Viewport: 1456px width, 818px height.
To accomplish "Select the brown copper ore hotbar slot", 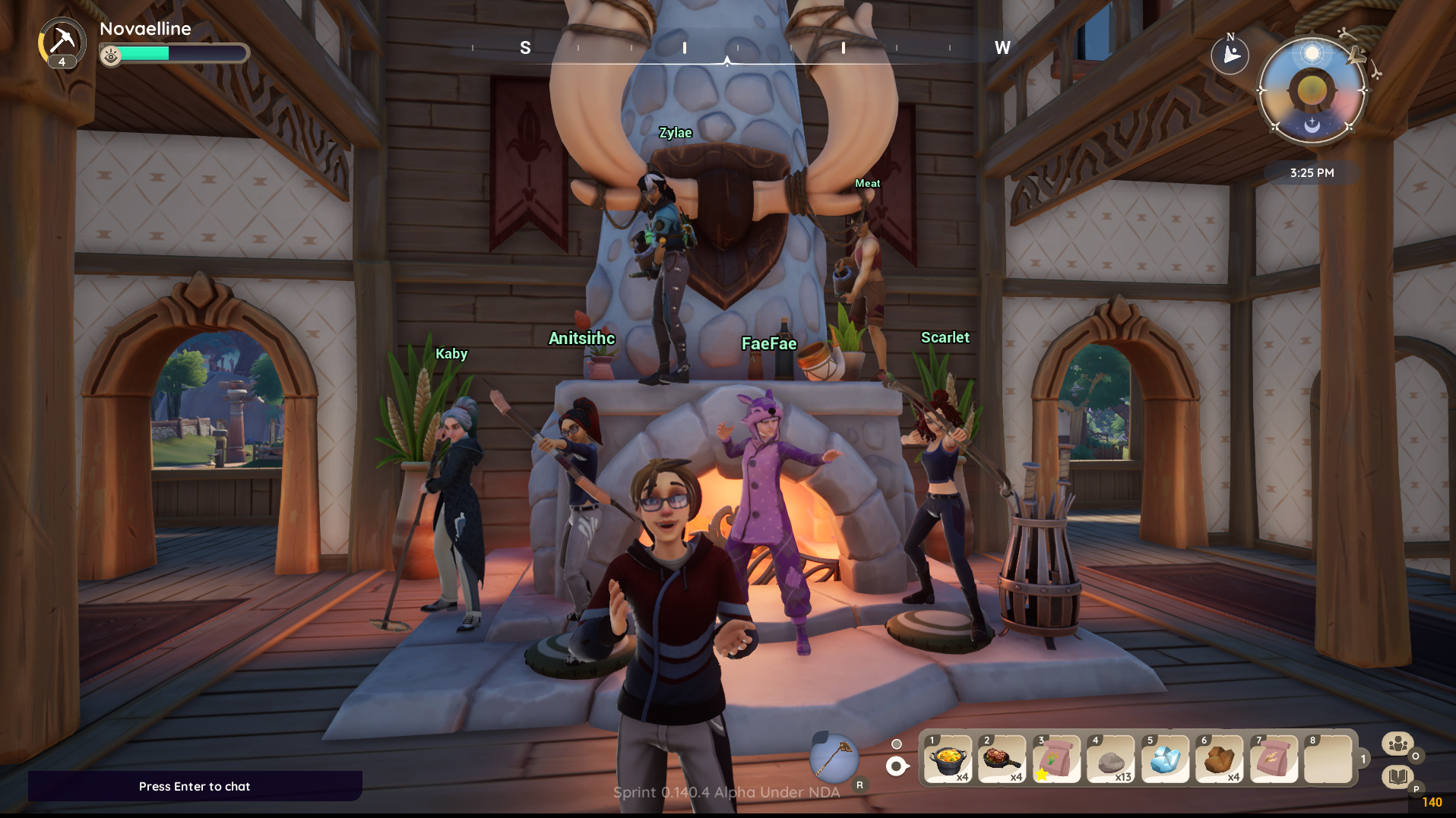I will pos(1219,759).
